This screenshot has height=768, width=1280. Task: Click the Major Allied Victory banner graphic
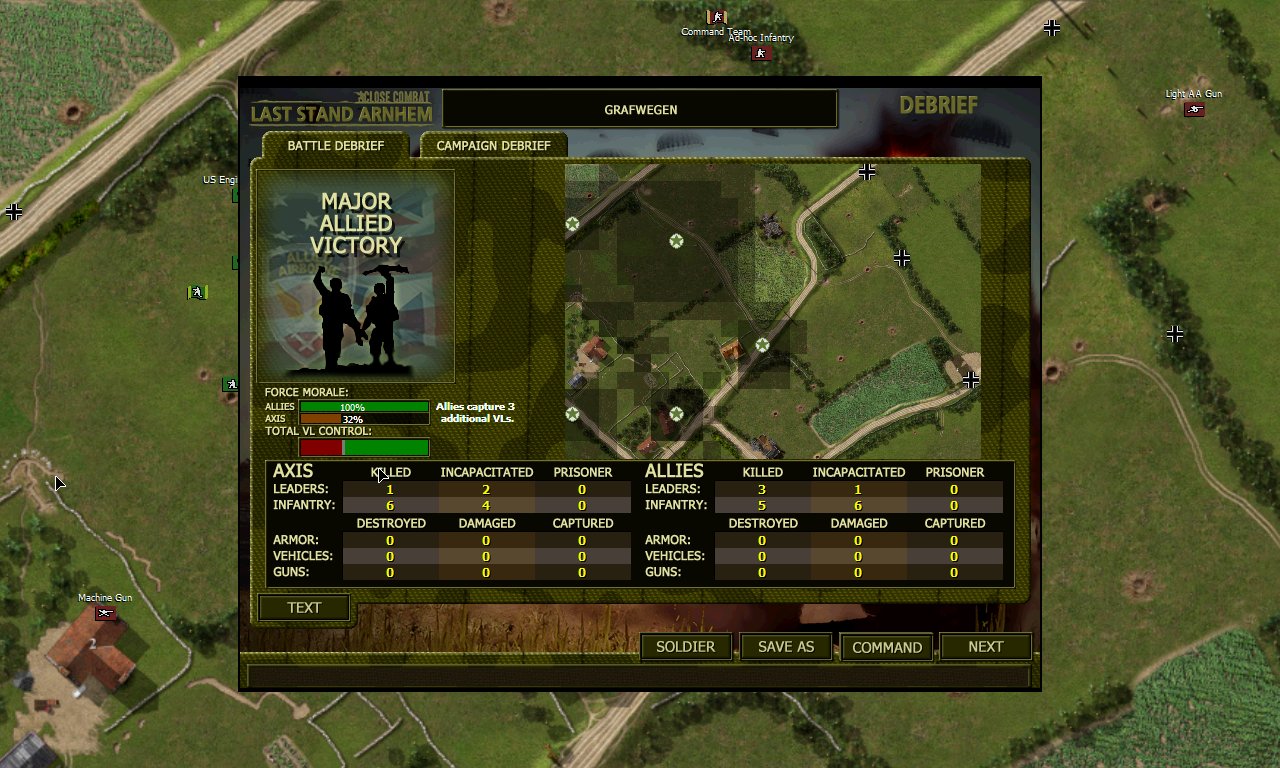point(356,273)
